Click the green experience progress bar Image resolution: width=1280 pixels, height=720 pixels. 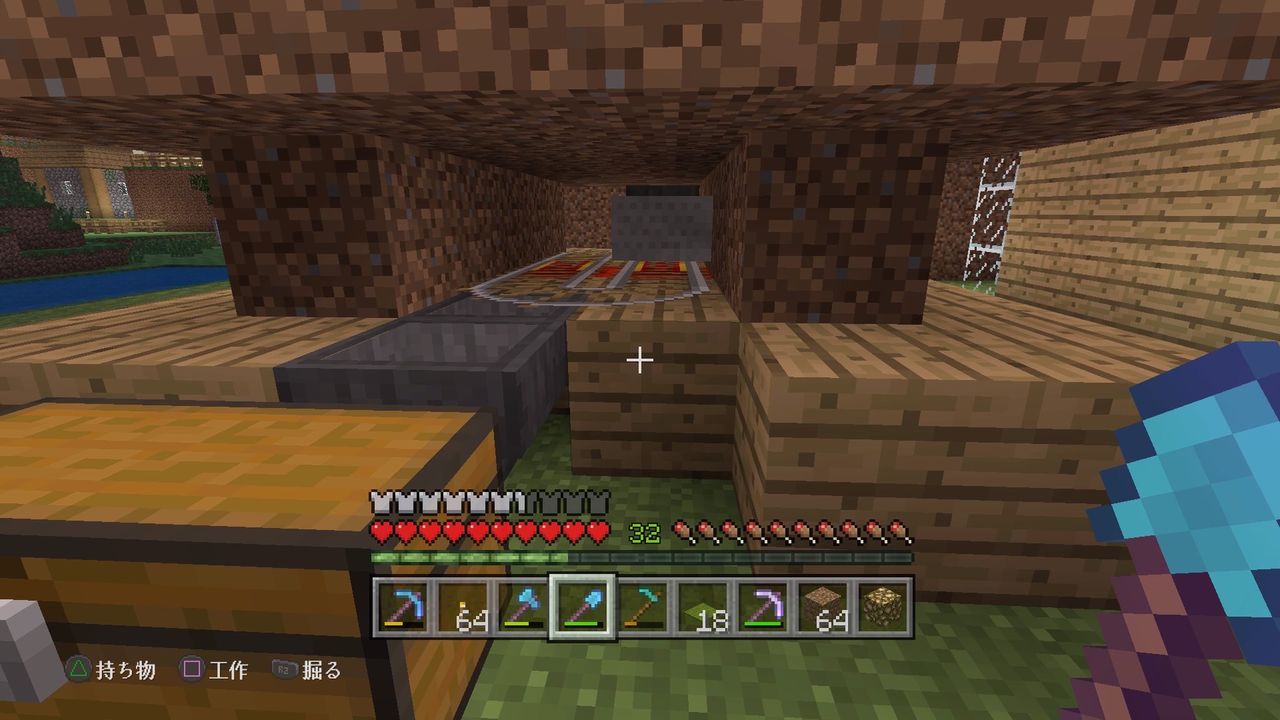pyautogui.click(x=470, y=557)
